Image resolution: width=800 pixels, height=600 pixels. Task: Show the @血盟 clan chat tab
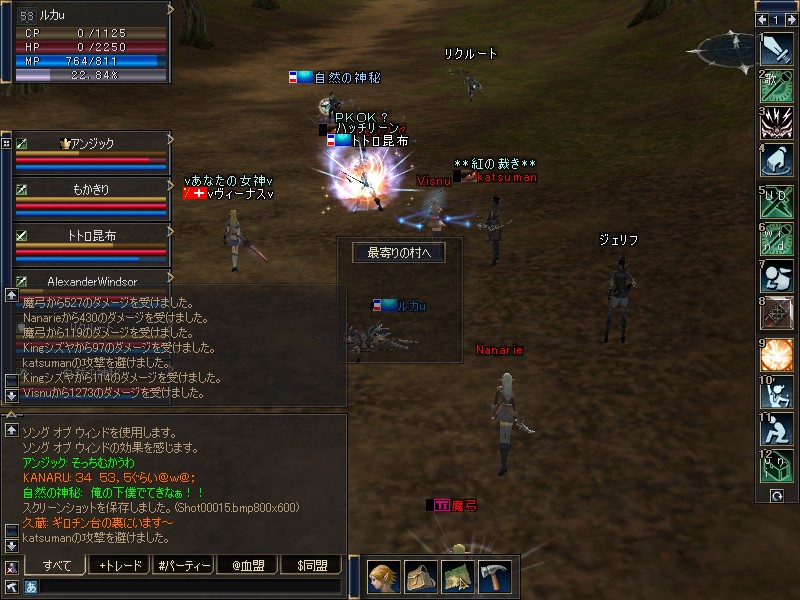(246, 565)
